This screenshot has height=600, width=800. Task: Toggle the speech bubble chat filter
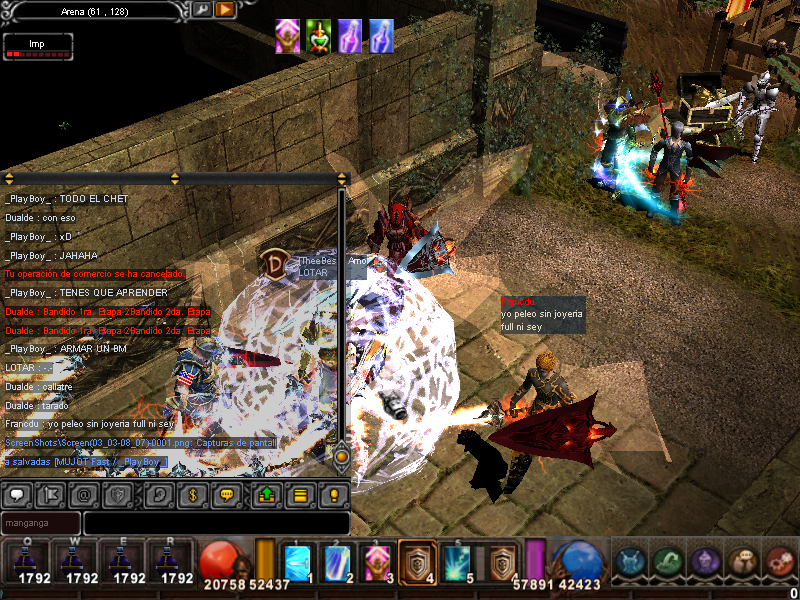19,494
